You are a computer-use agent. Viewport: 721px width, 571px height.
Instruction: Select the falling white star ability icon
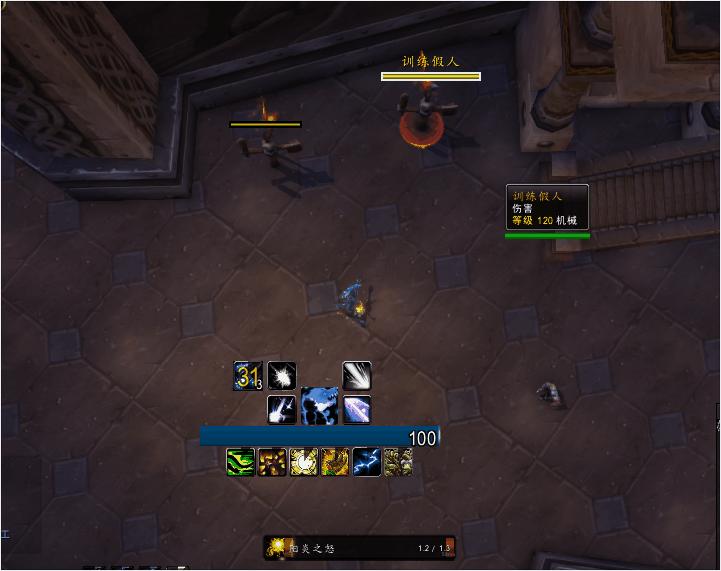pyautogui.click(x=282, y=409)
